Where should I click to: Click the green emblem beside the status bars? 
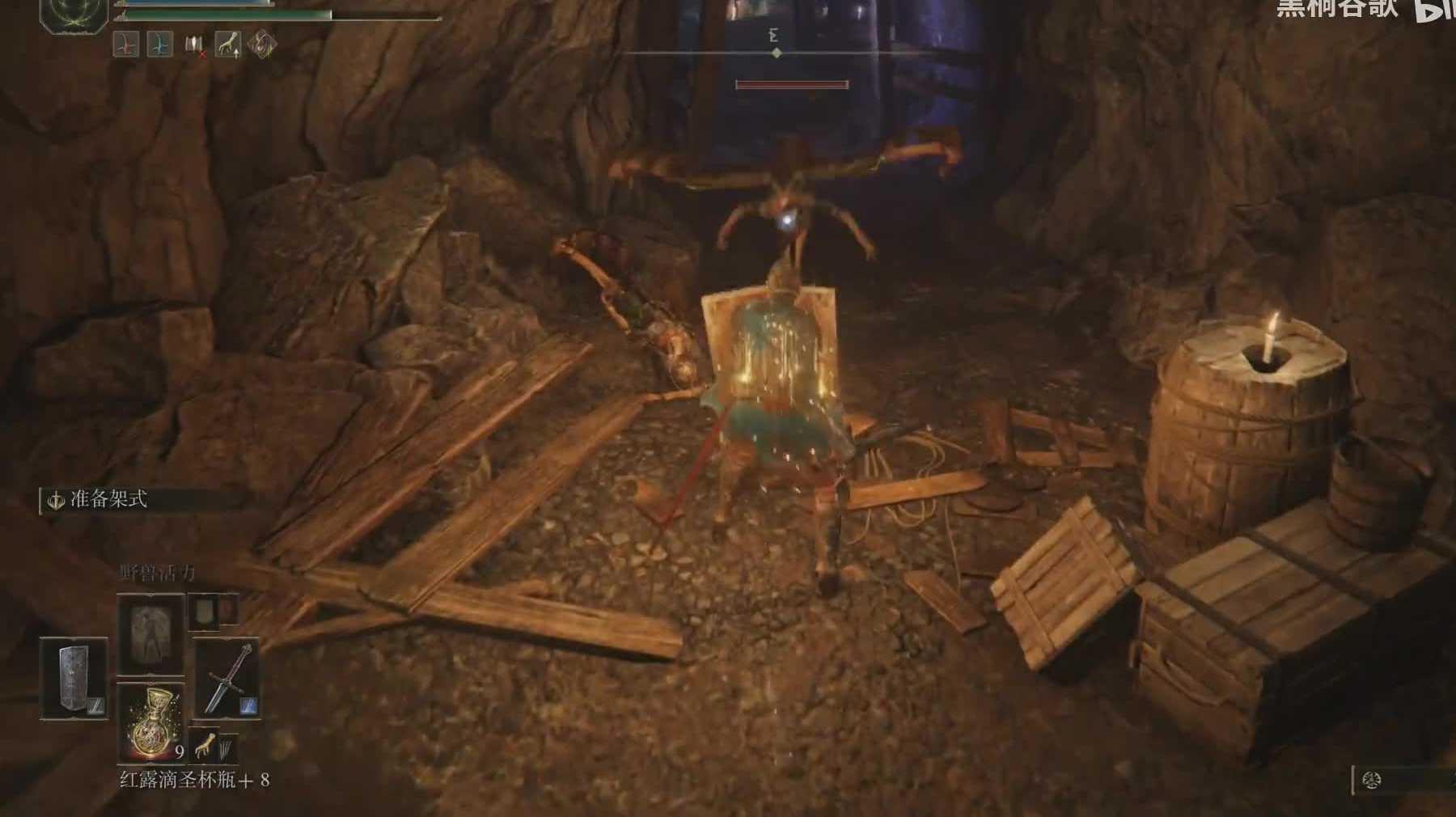(x=74, y=15)
